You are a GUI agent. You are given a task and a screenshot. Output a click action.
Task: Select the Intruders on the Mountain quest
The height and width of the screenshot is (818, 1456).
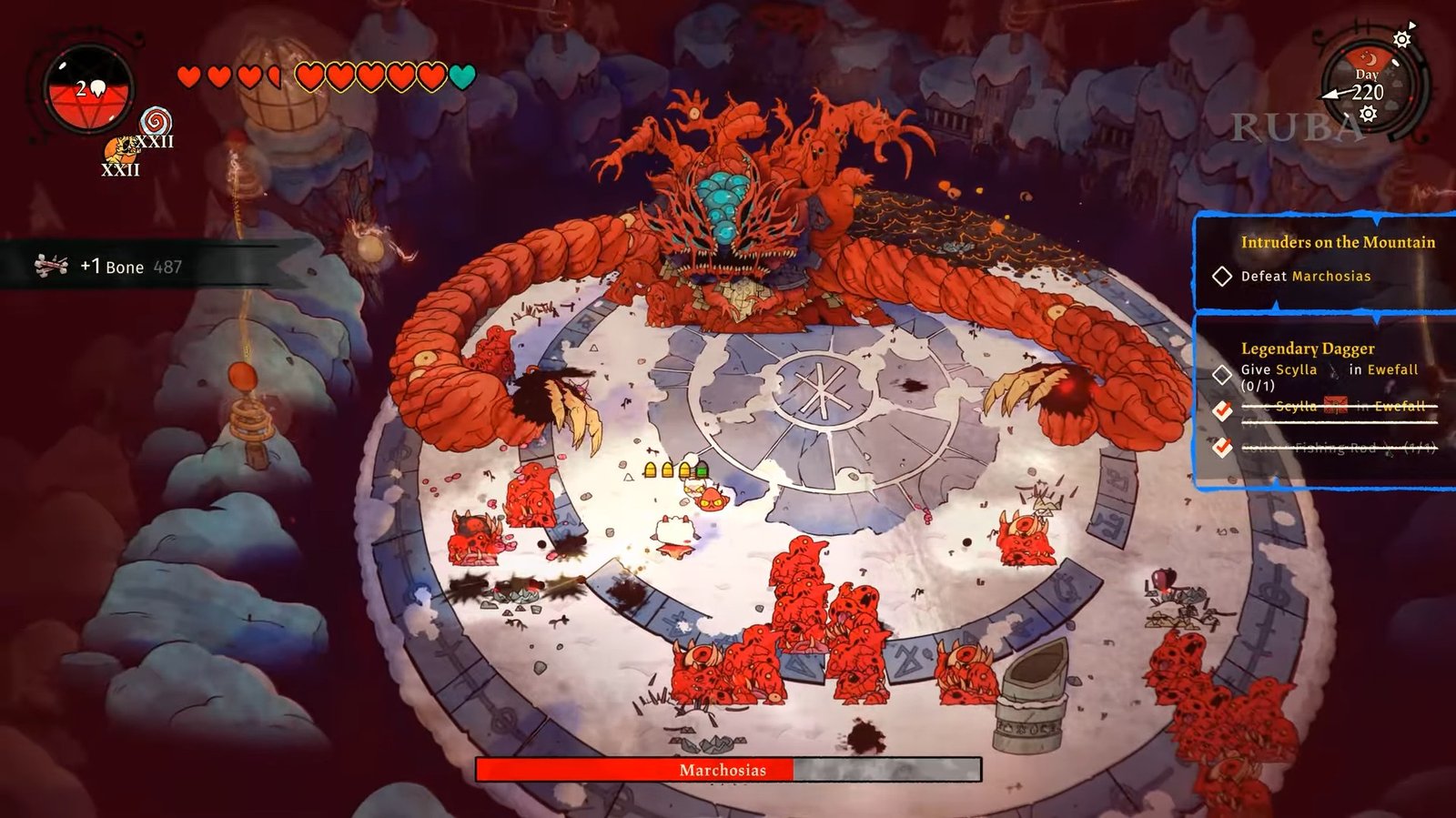point(1337,242)
